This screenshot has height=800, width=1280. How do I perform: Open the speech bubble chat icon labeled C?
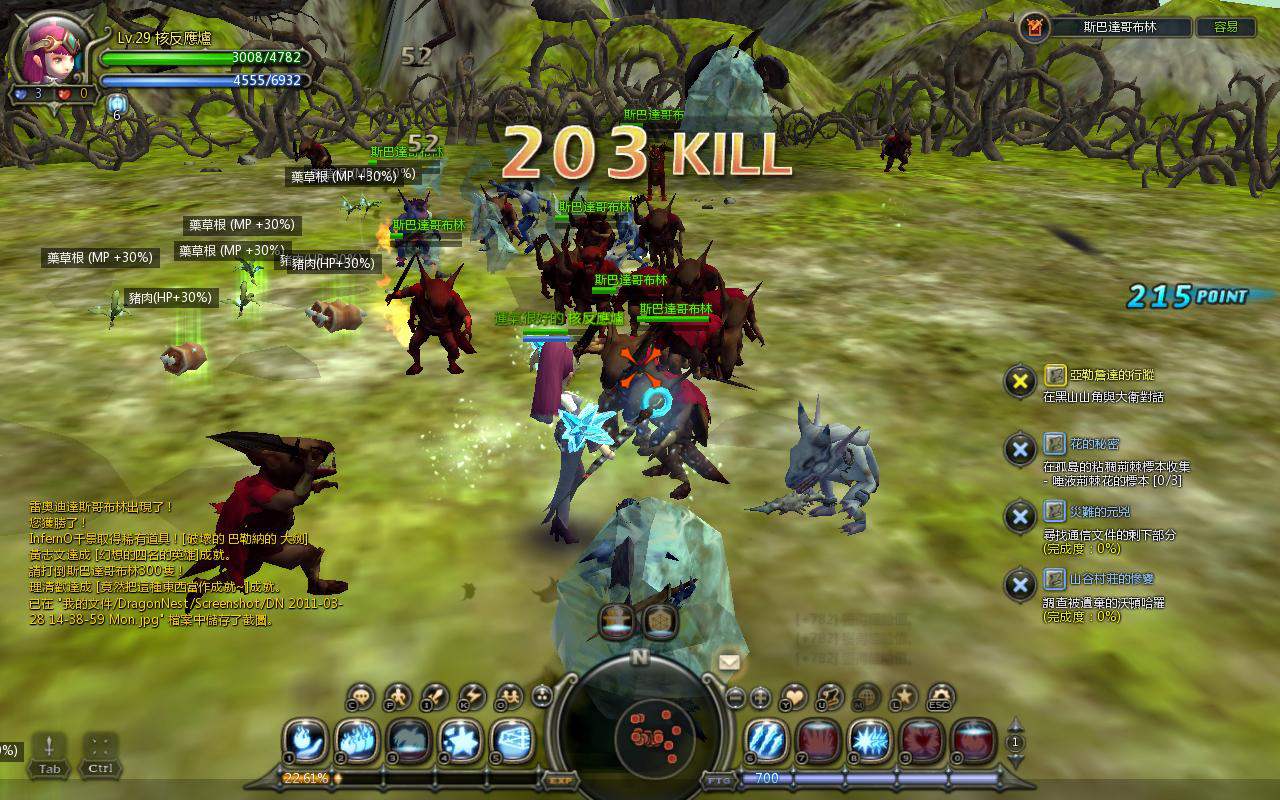click(x=361, y=696)
